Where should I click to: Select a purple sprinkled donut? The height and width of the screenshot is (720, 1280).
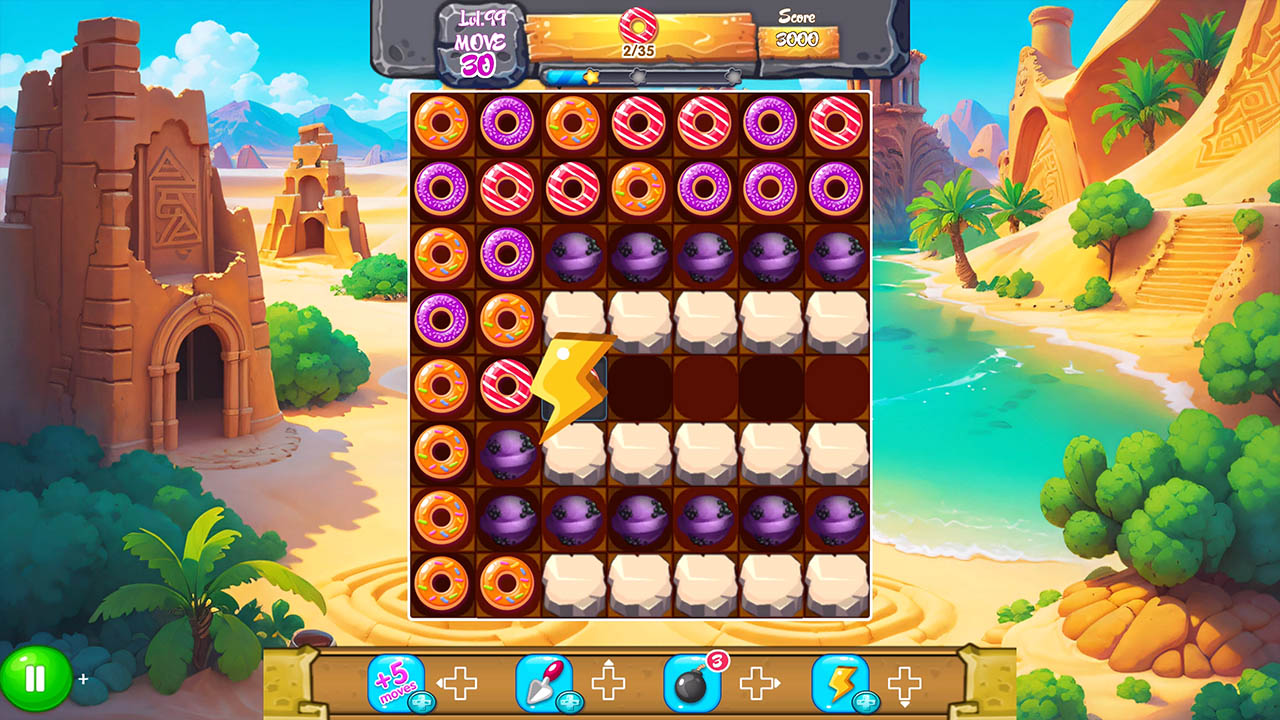(506, 123)
